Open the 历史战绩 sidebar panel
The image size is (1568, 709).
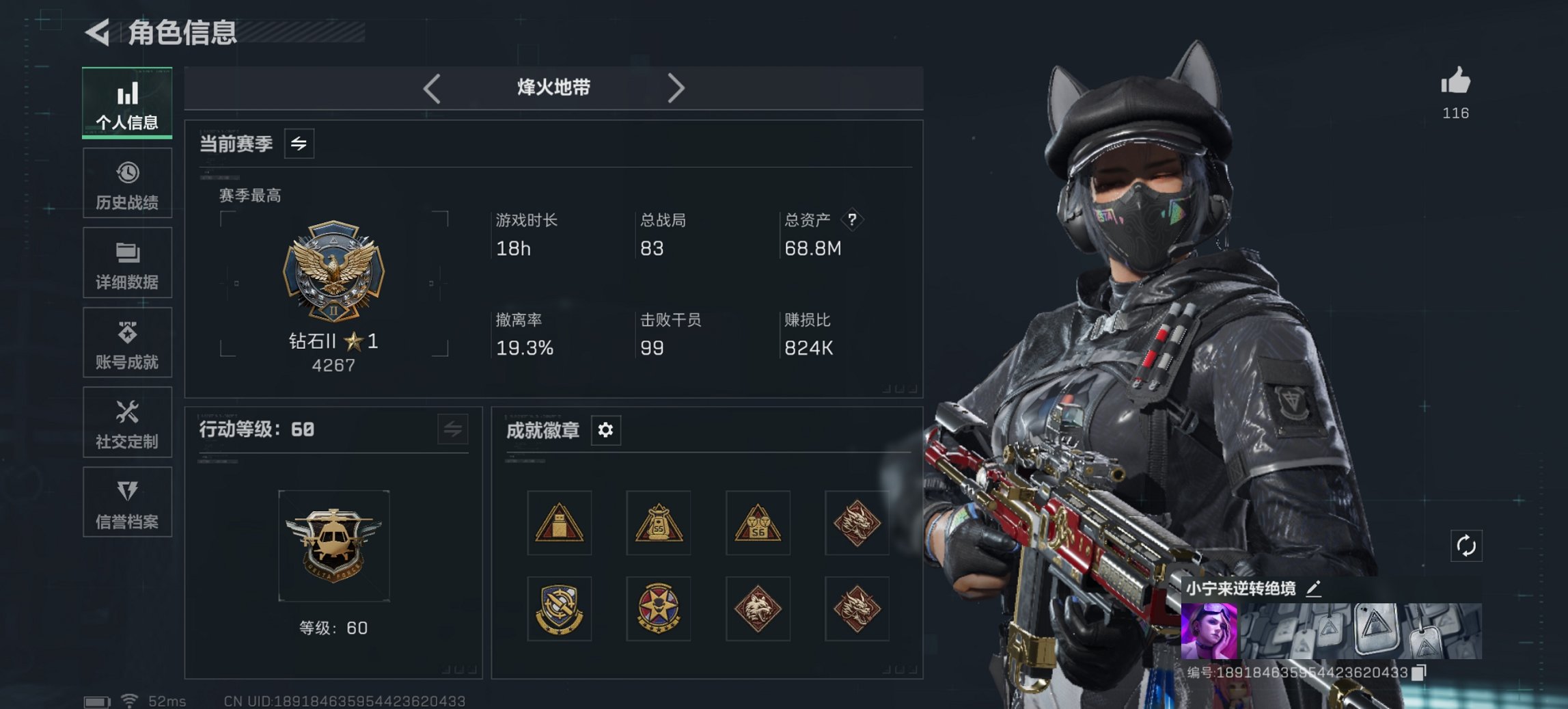127,183
